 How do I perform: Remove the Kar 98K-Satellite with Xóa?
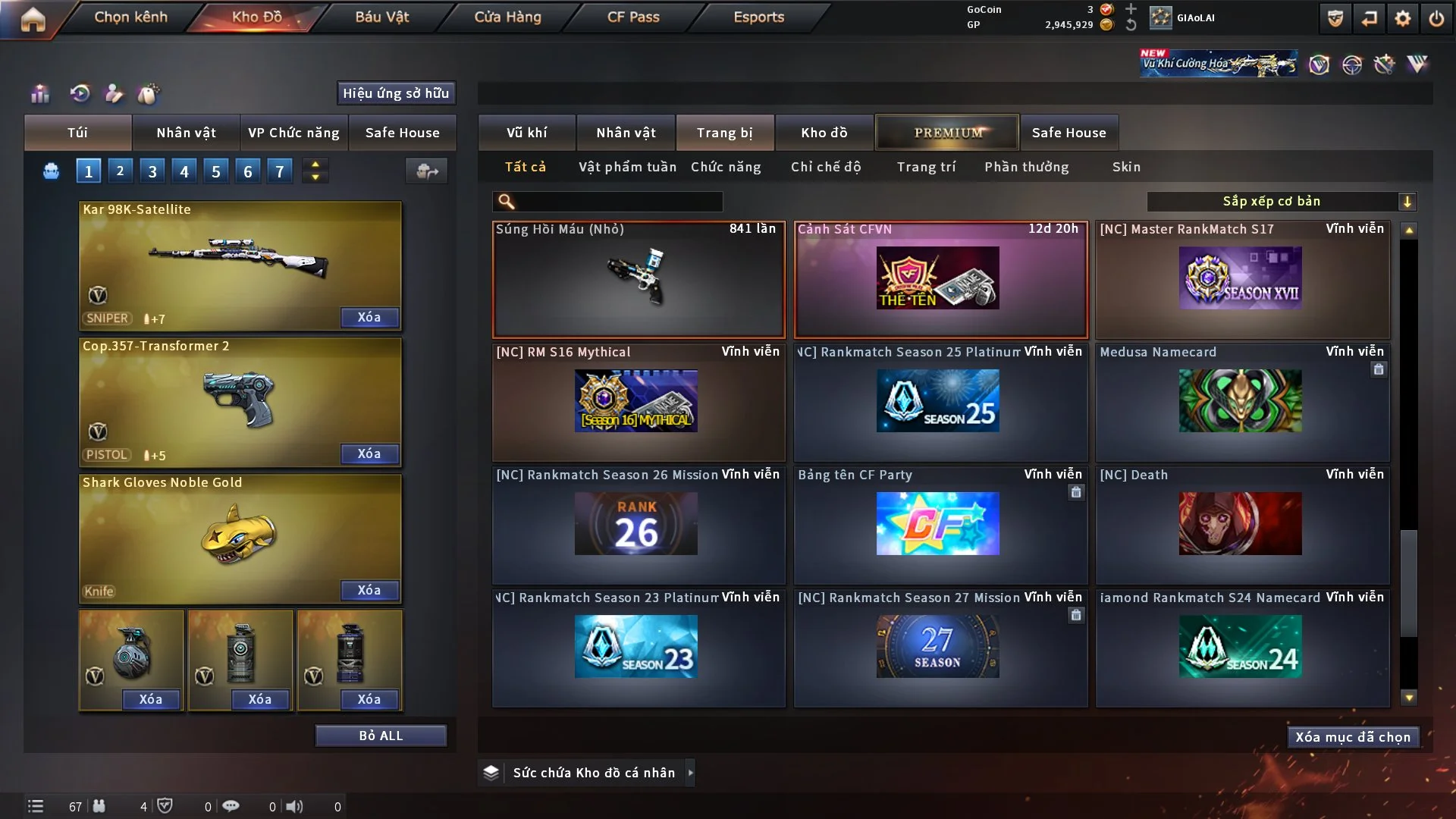(x=369, y=317)
